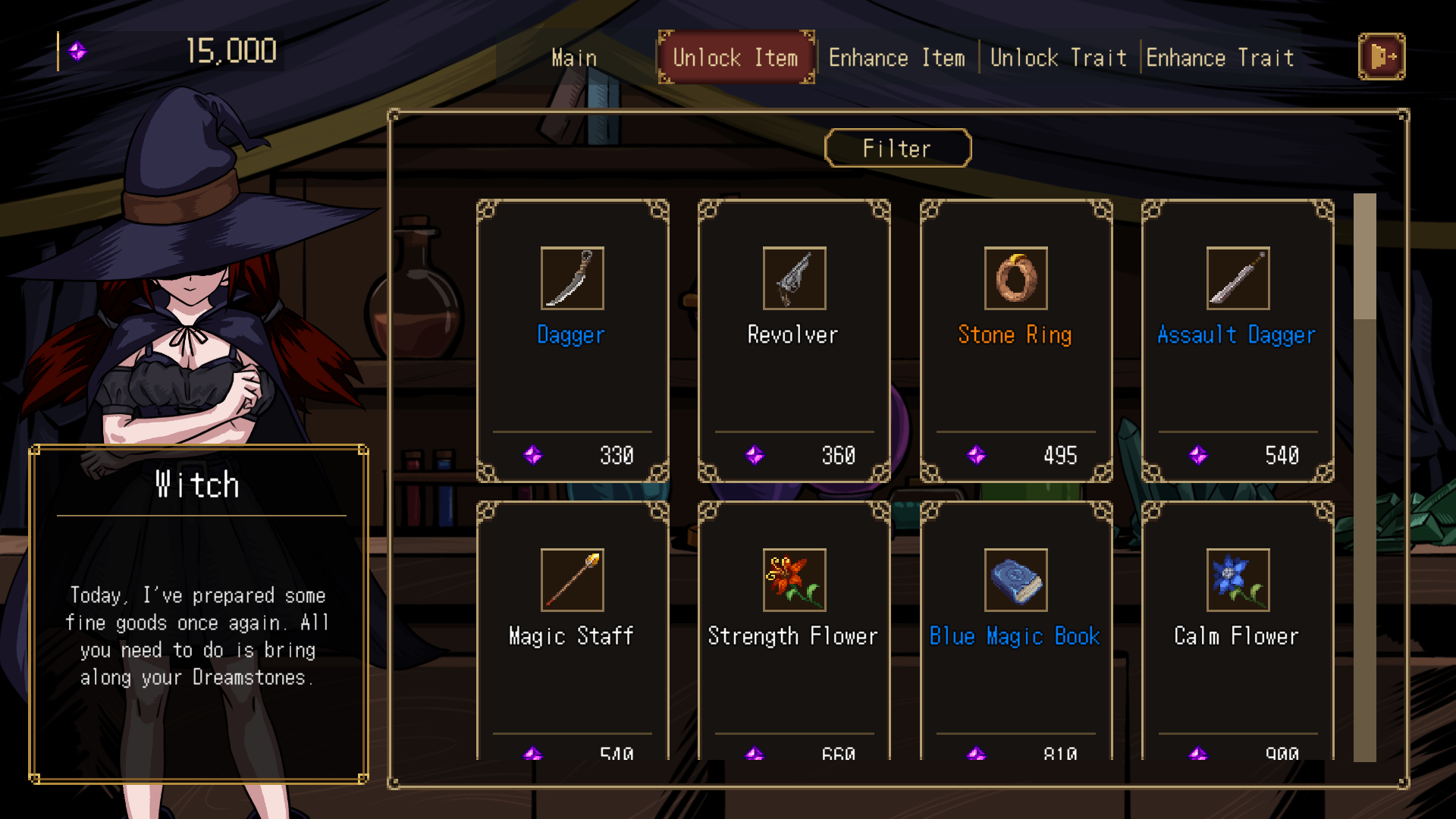
Task: Unlock the Assault Dagger card
Action: click(x=1237, y=340)
